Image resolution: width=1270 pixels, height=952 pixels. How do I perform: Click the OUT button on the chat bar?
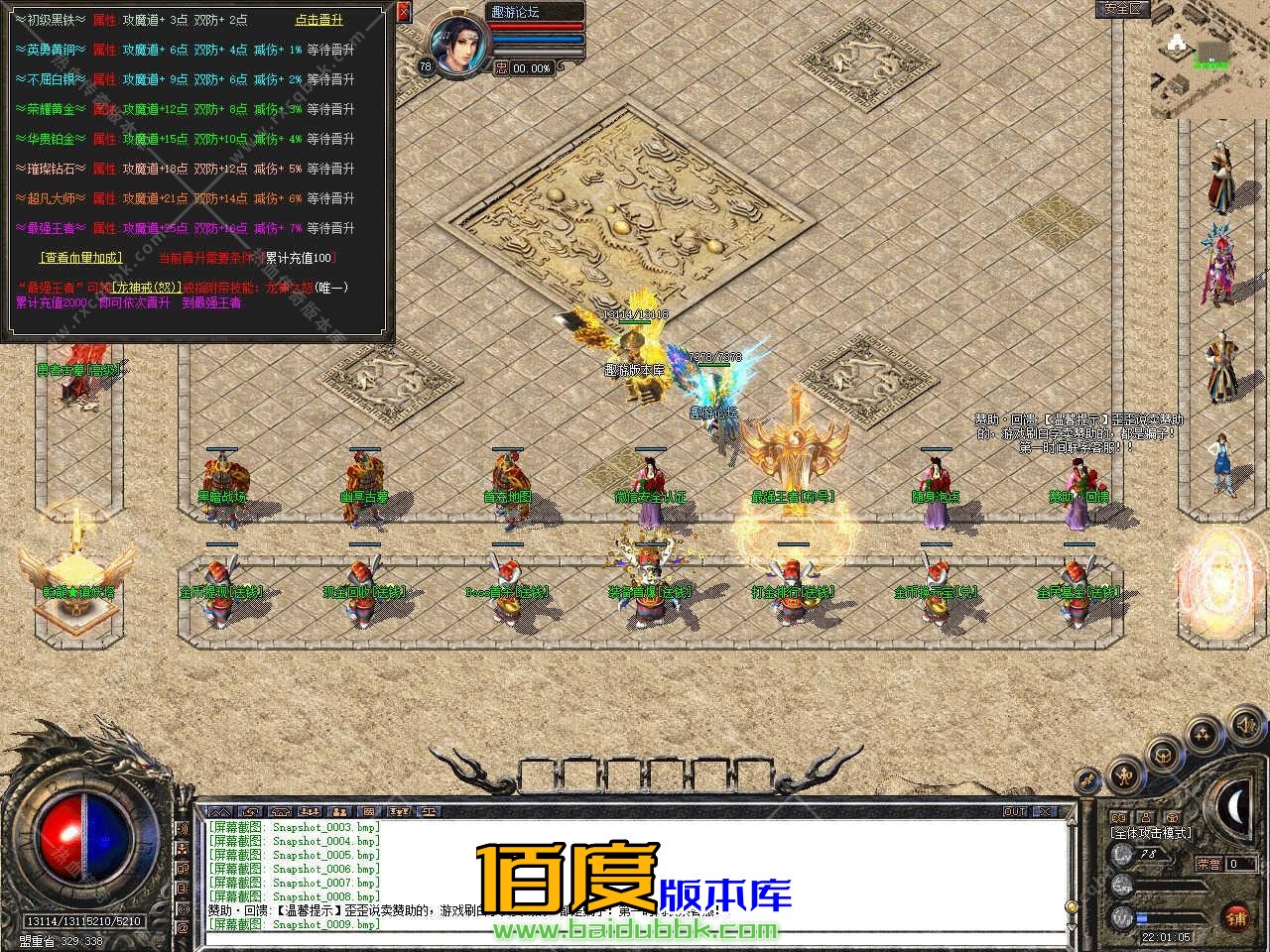click(1014, 811)
